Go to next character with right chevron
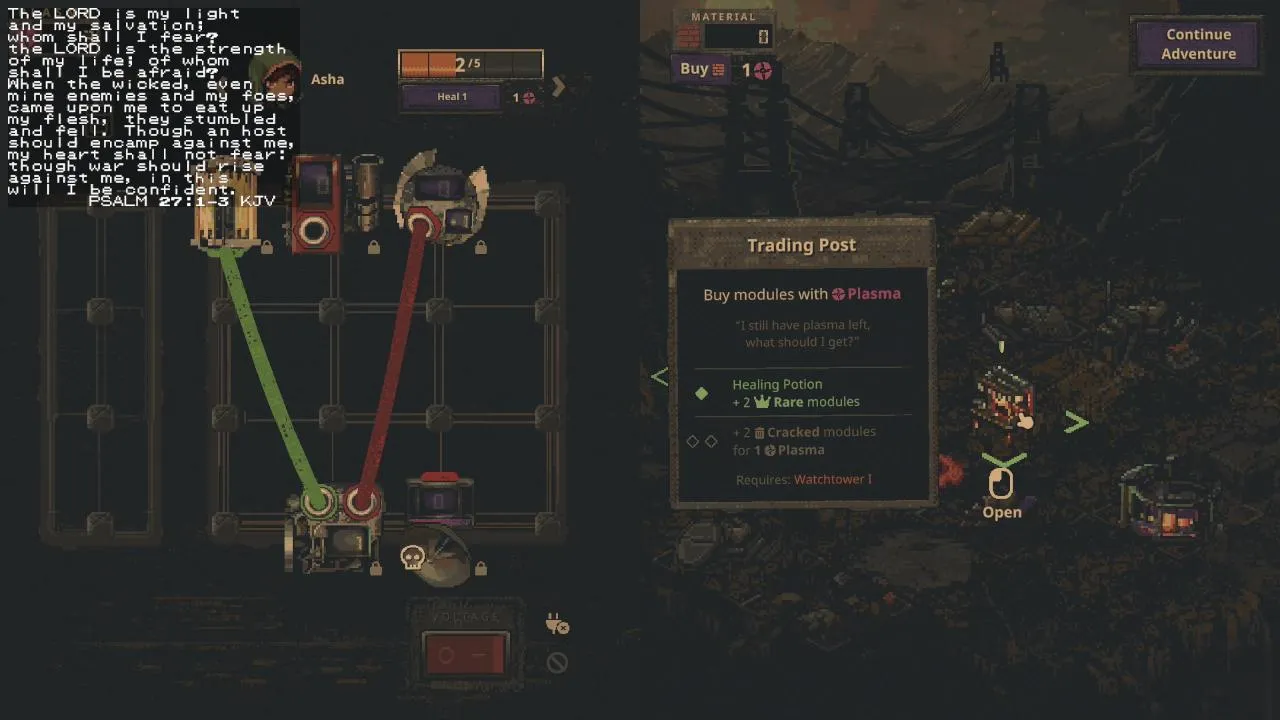Image resolution: width=1280 pixels, height=720 pixels. tap(559, 87)
